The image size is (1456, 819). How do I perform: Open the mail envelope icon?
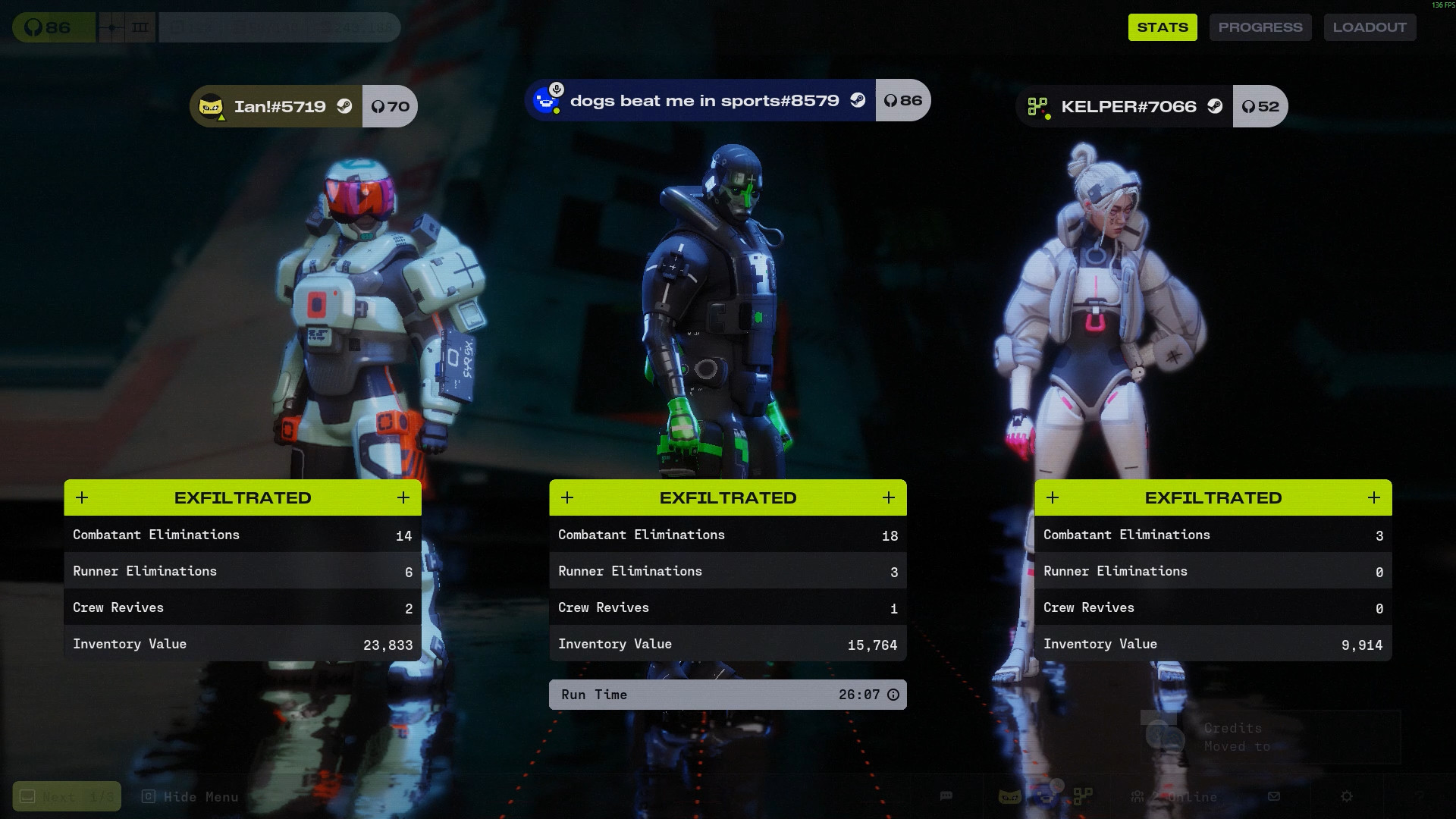pyautogui.click(x=1274, y=796)
